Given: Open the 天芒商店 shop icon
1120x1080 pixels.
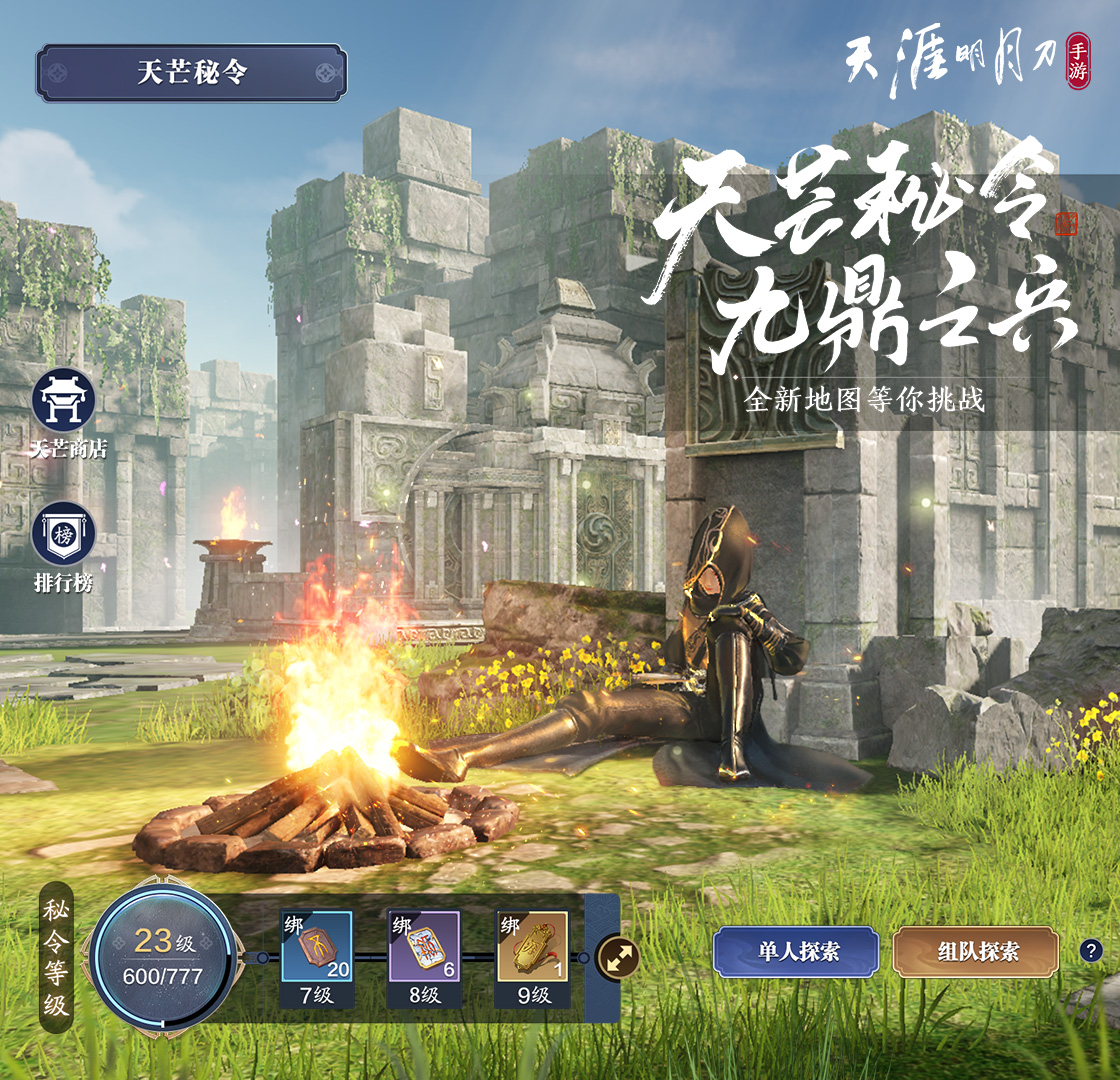Looking at the screenshot, I should click(63, 401).
